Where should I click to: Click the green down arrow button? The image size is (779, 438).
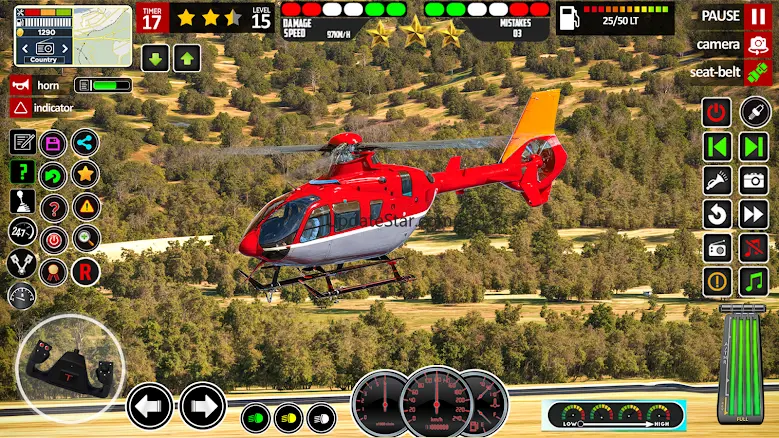[x=155, y=58]
